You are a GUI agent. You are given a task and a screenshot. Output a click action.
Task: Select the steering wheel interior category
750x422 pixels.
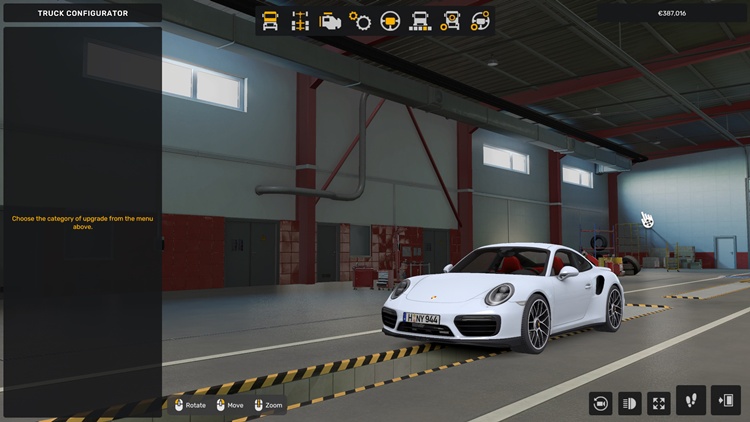[x=390, y=21]
